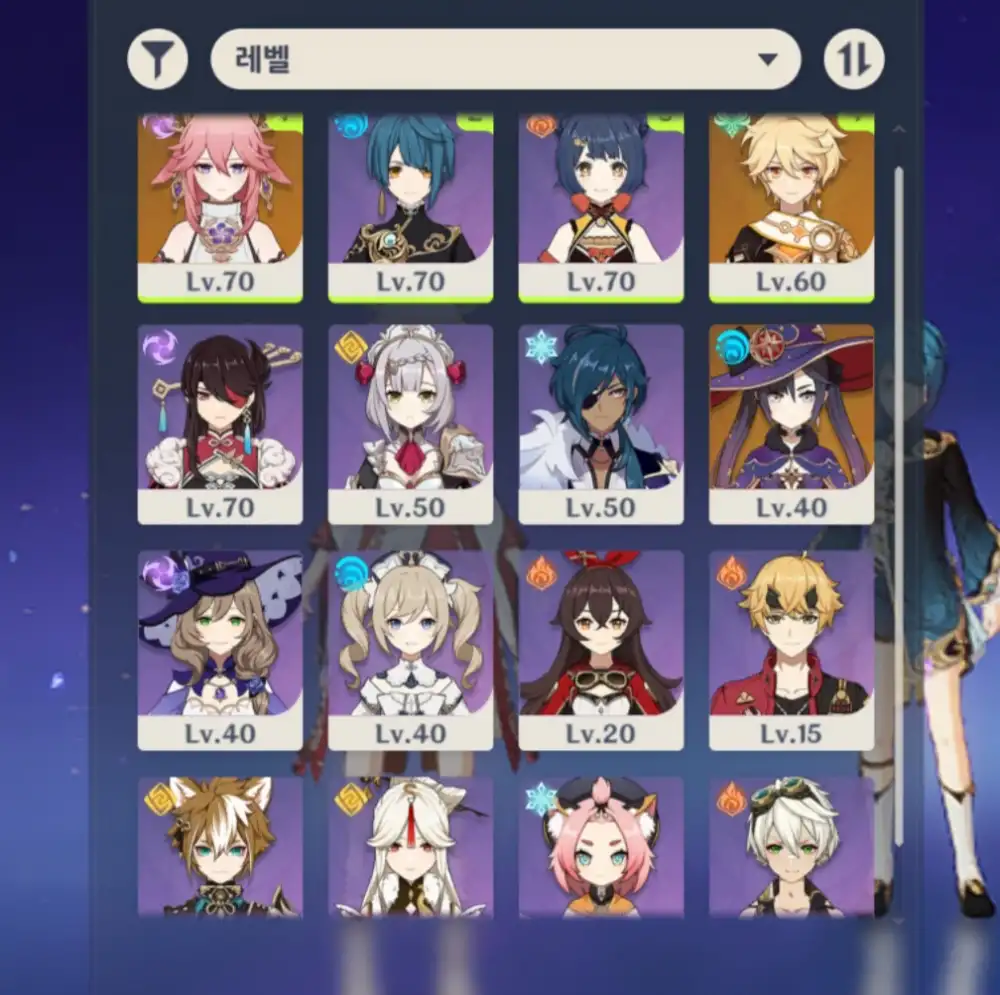Open the character filter funnel button
1000x995 pixels.
[x=158, y=60]
